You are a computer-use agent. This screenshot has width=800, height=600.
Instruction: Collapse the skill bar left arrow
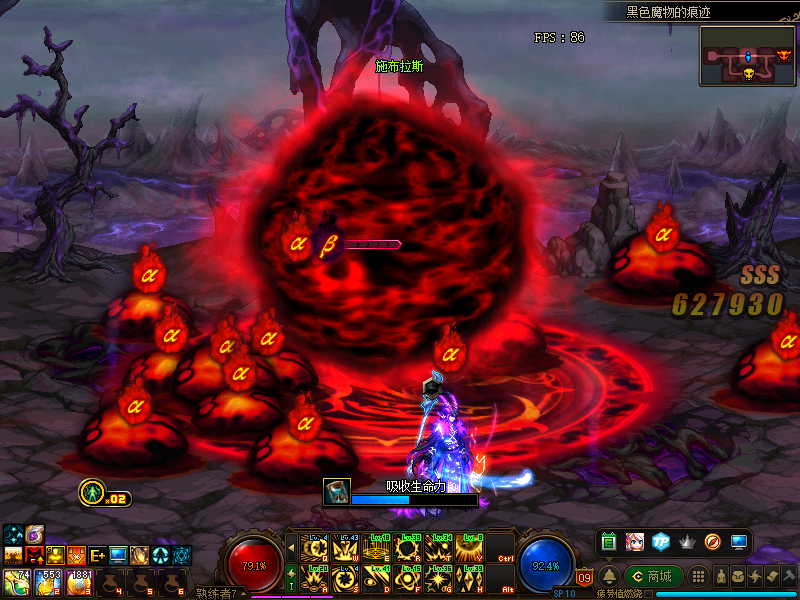click(x=292, y=548)
